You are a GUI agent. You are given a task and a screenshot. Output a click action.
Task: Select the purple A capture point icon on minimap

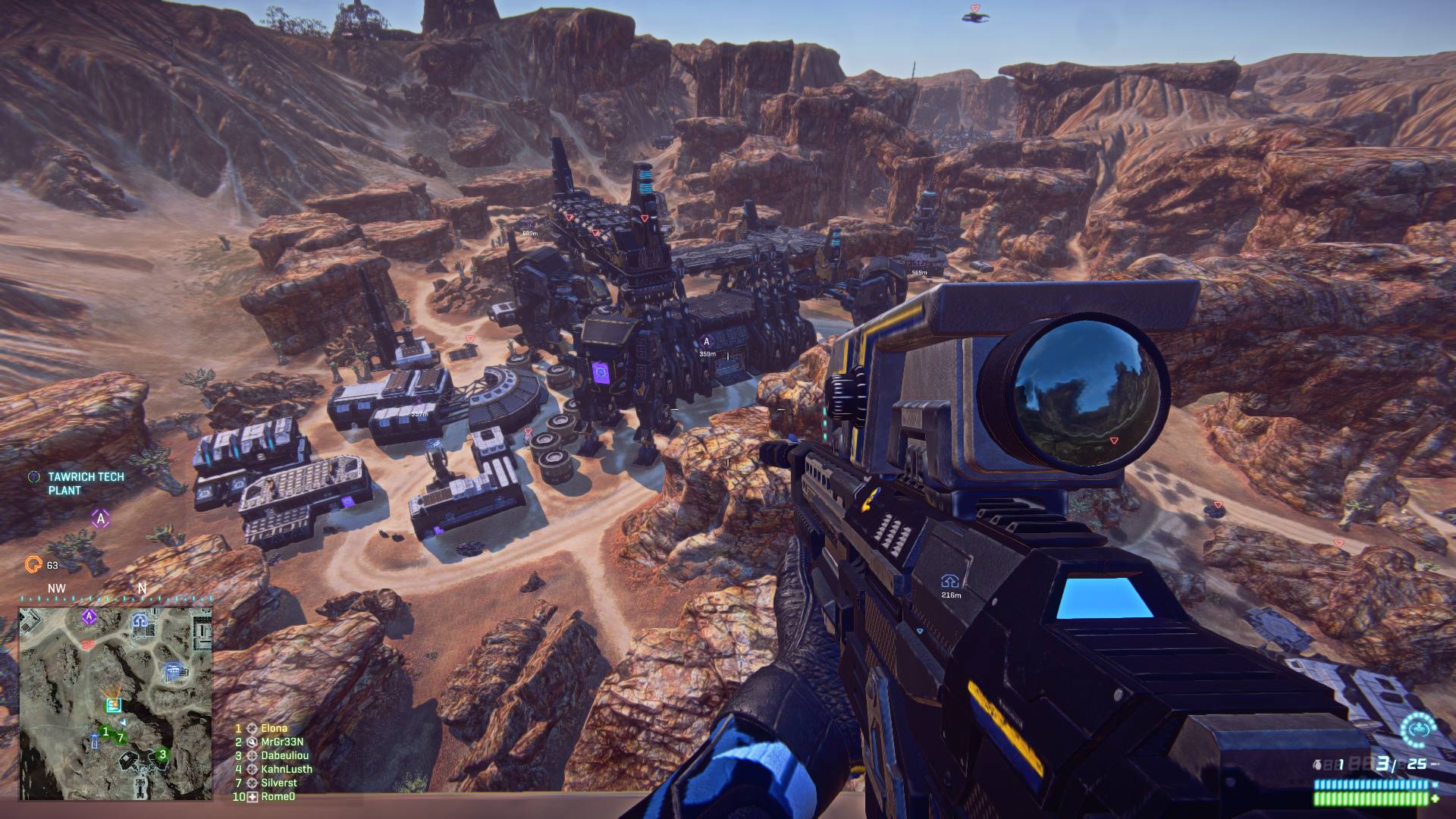pos(89,617)
